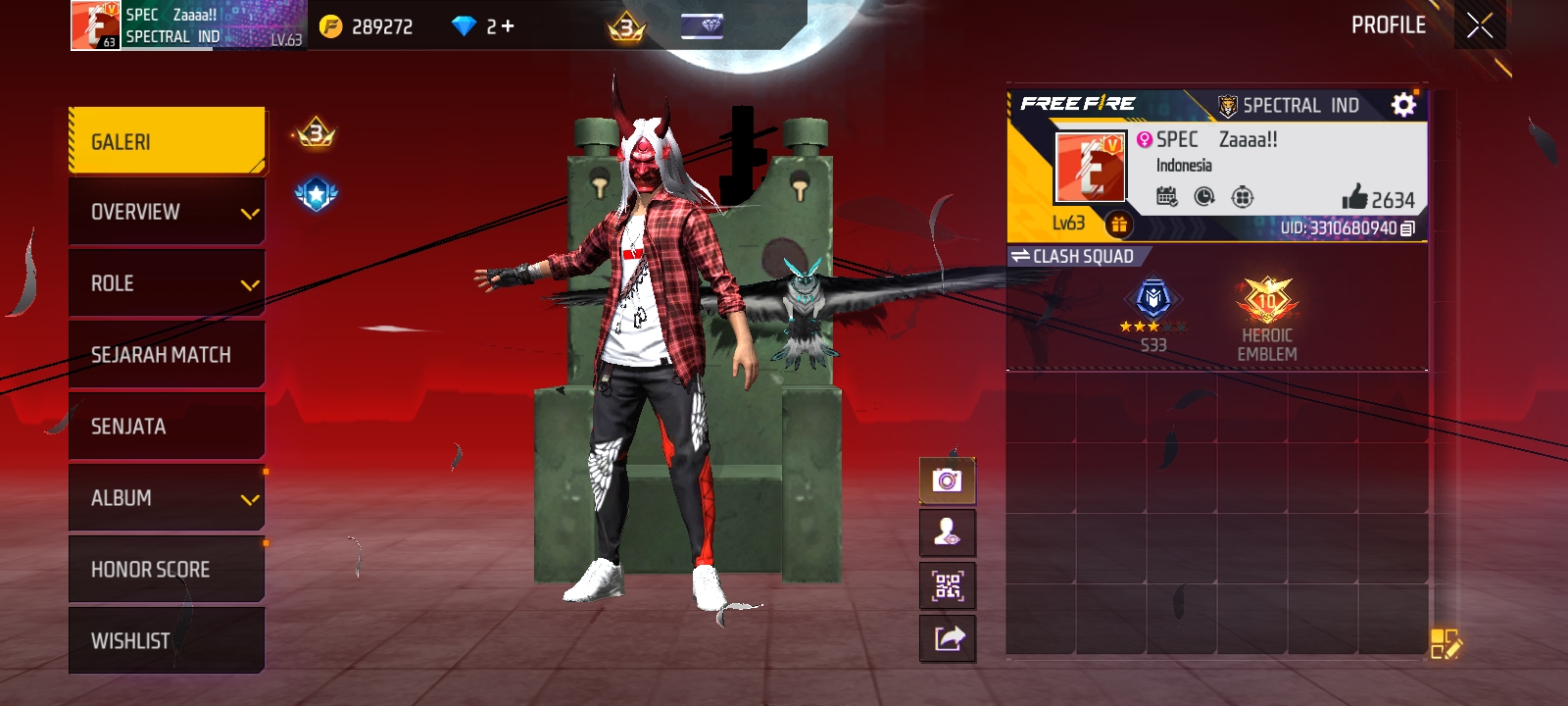Give a like with thumbs-up icon

(1355, 197)
